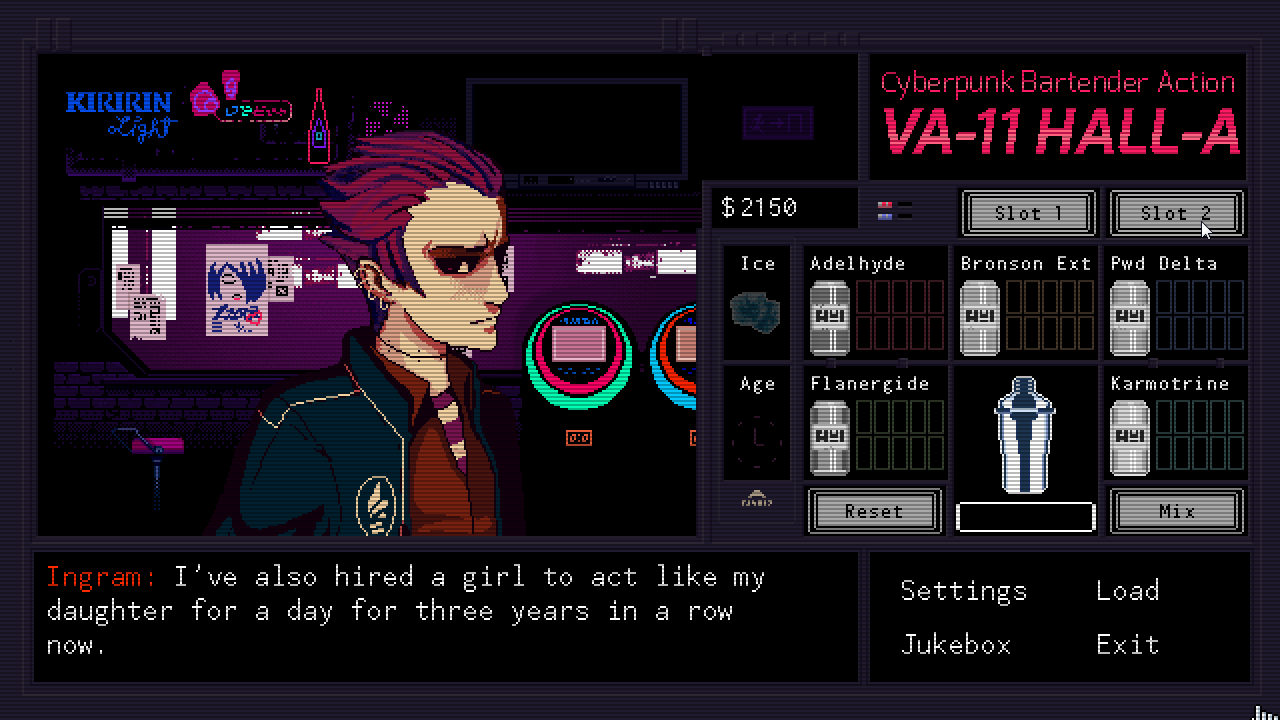Open the Load menu
The image size is (1280, 720).
coord(1127,591)
